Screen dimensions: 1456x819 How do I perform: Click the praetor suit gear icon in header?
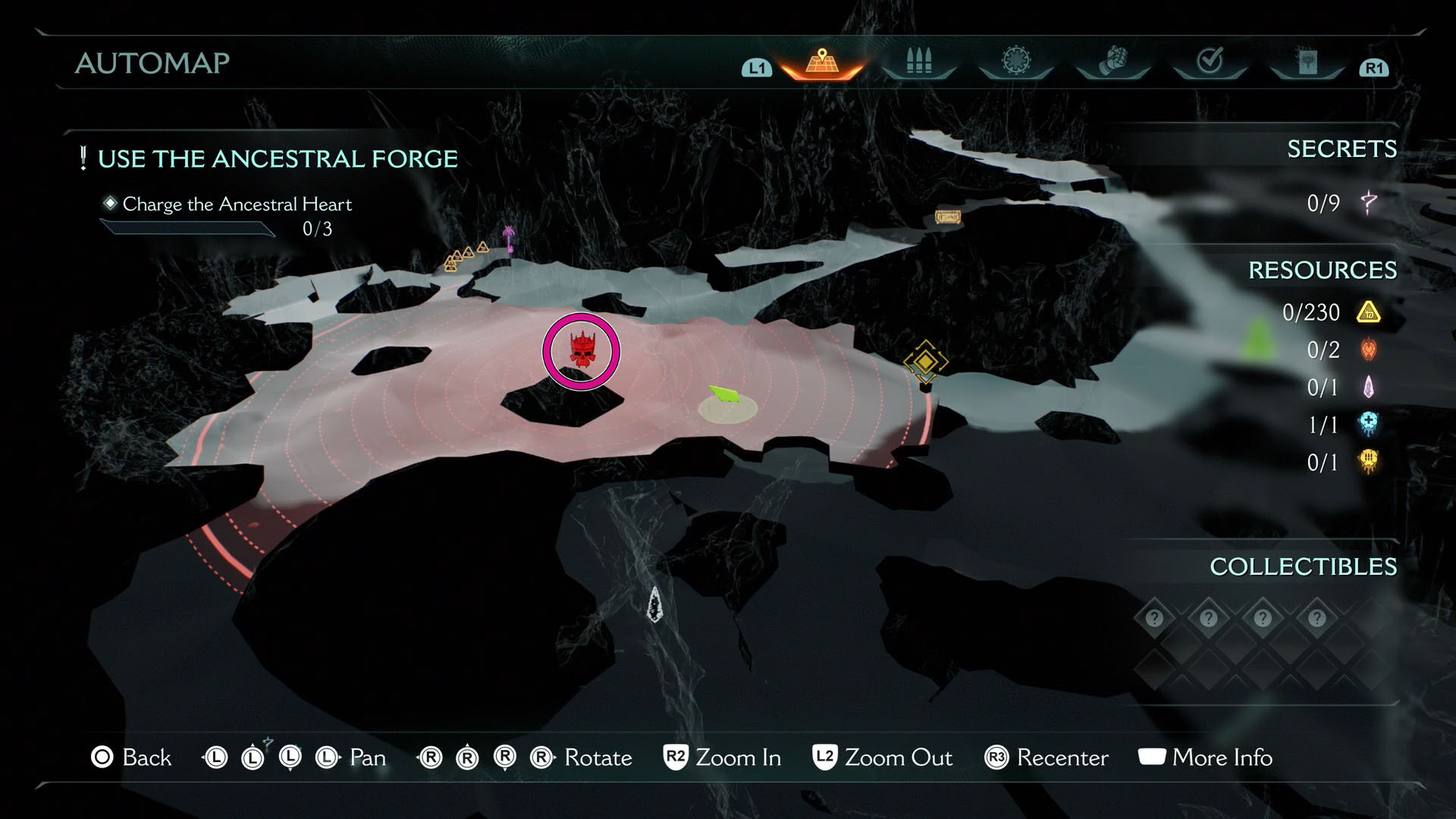(1016, 62)
